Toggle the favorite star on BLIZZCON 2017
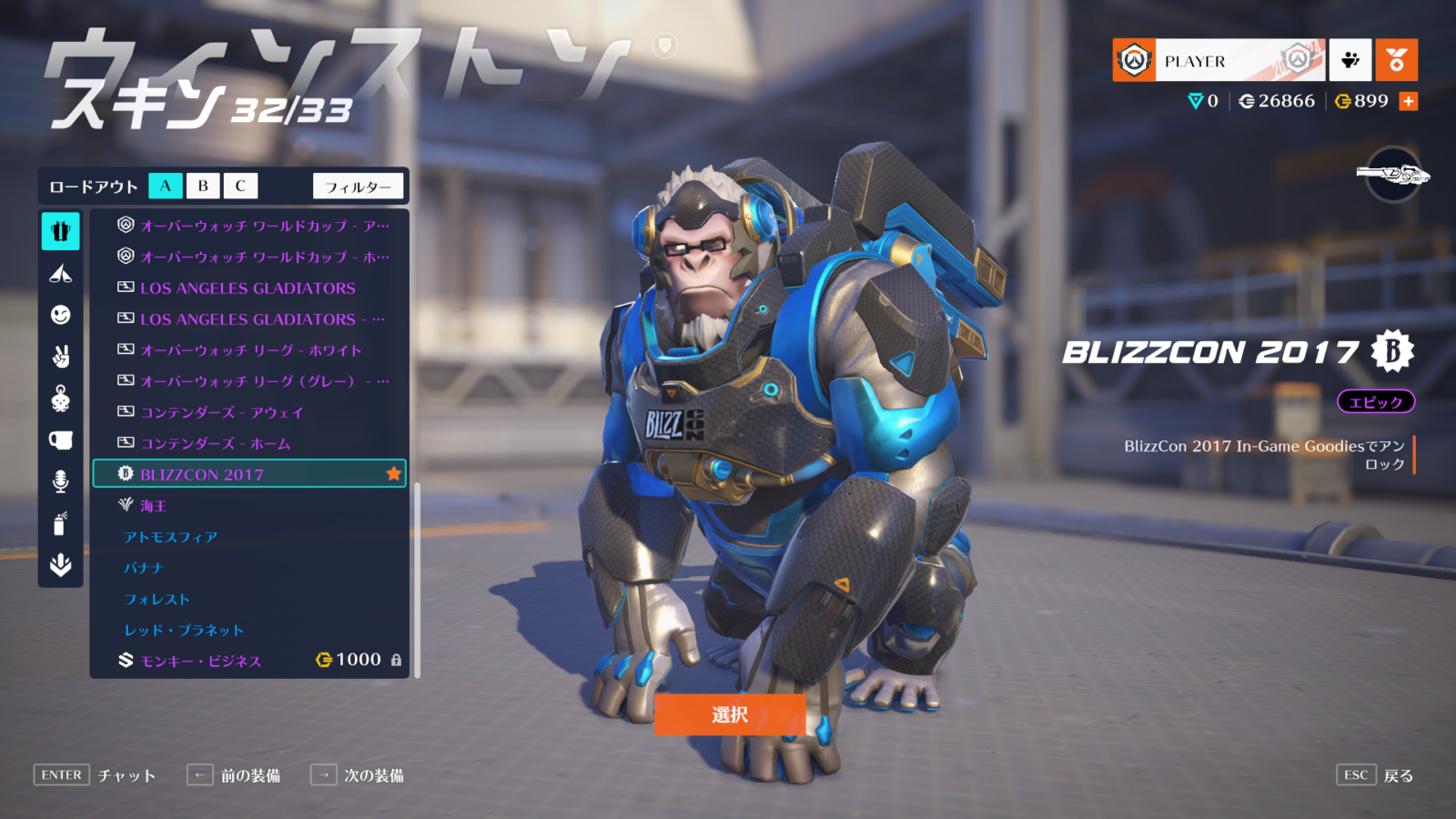Screen dimensions: 1456x819 click(x=392, y=473)
